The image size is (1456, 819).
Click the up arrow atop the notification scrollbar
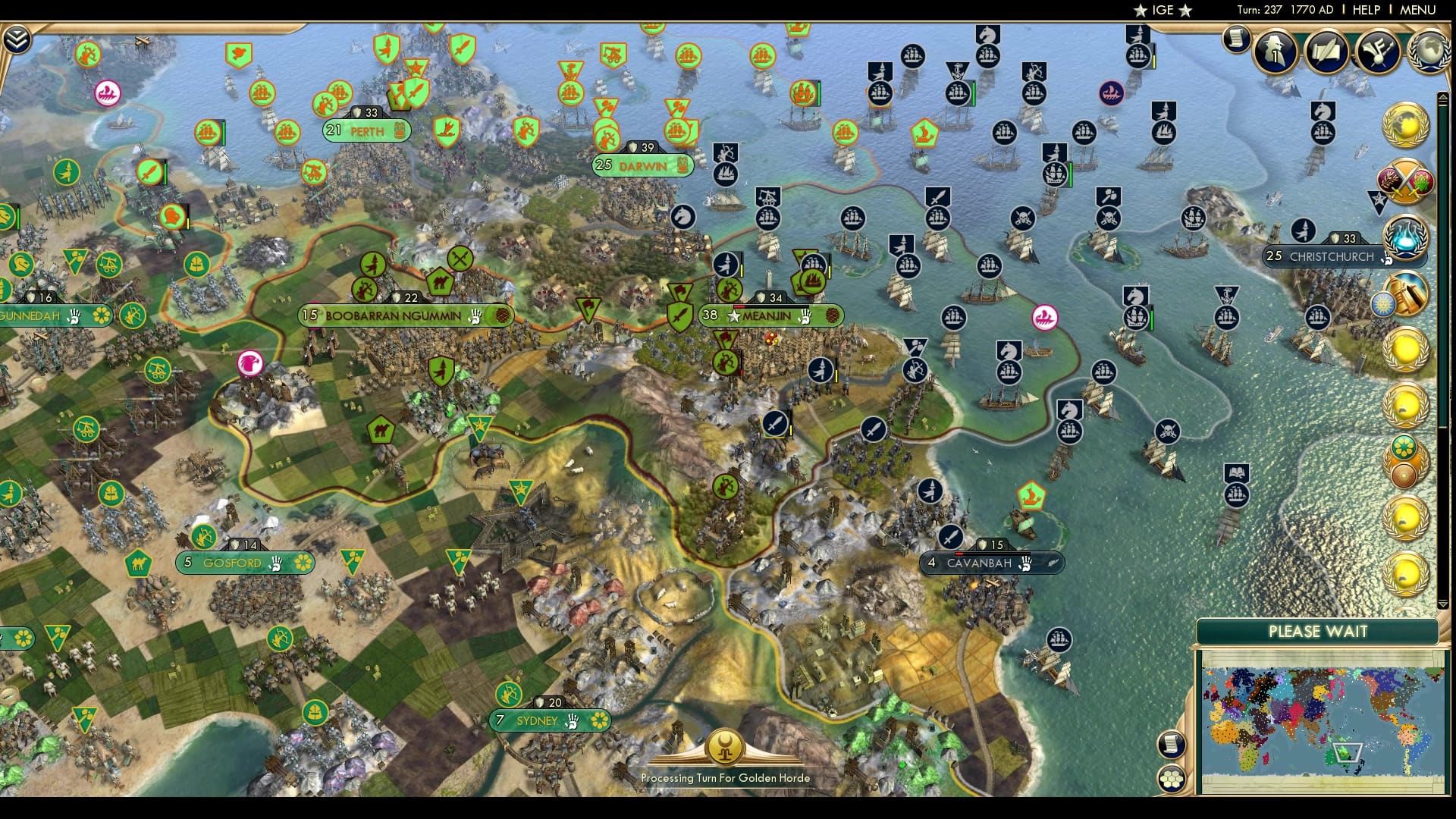tap(1443, 97)
